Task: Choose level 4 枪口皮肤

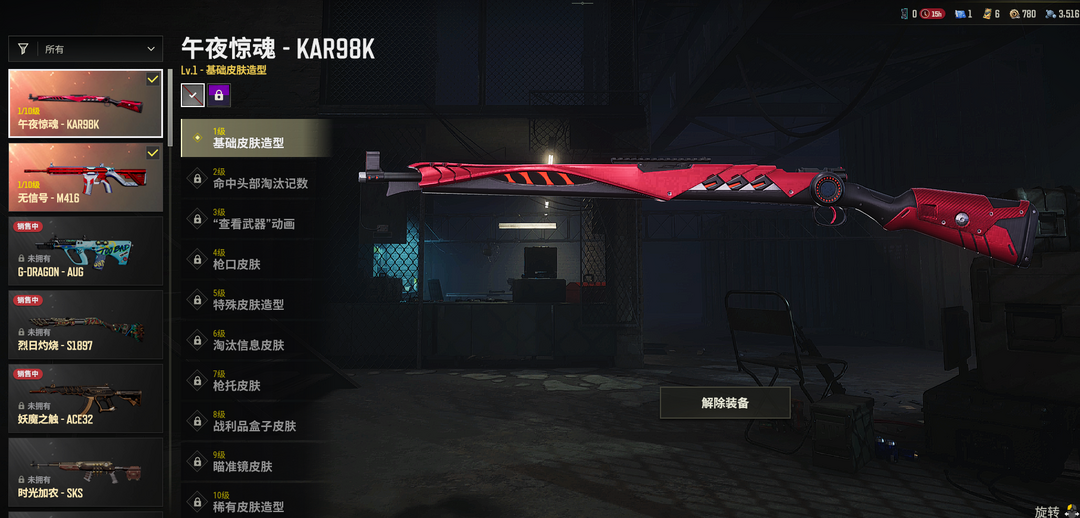Action: [256, 260]
